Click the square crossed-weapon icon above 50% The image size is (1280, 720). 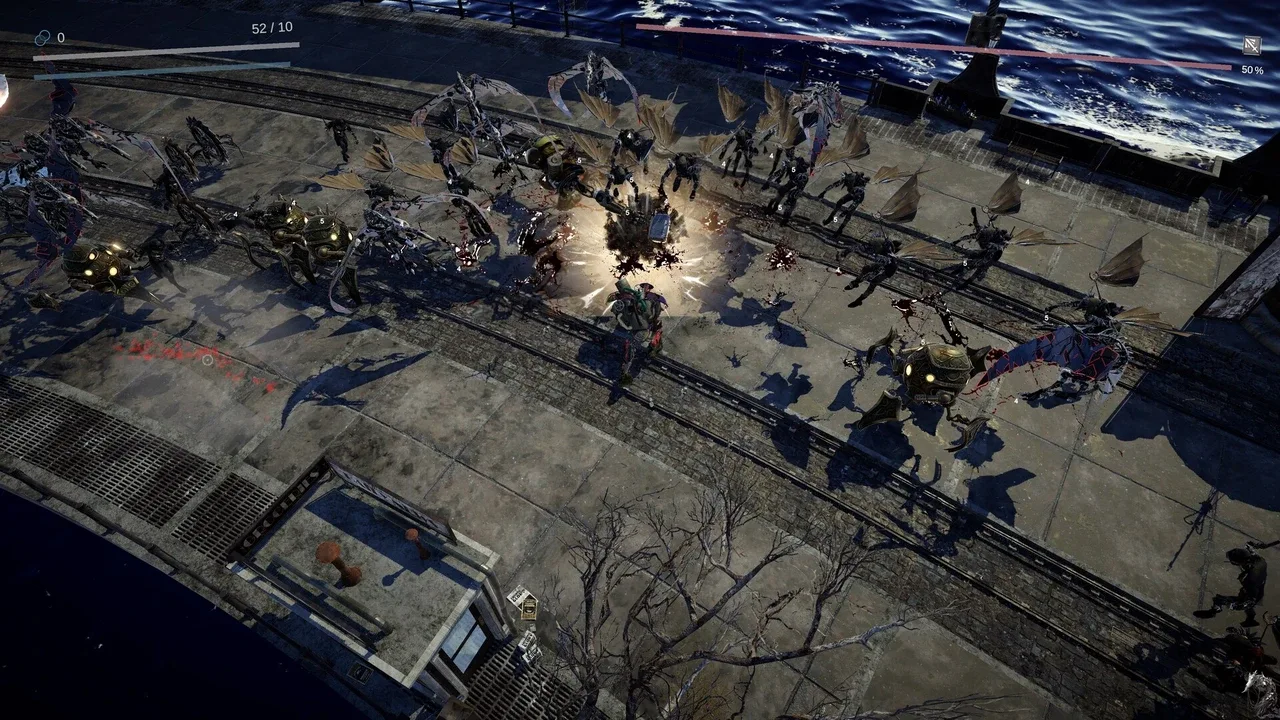point(1251,45)
